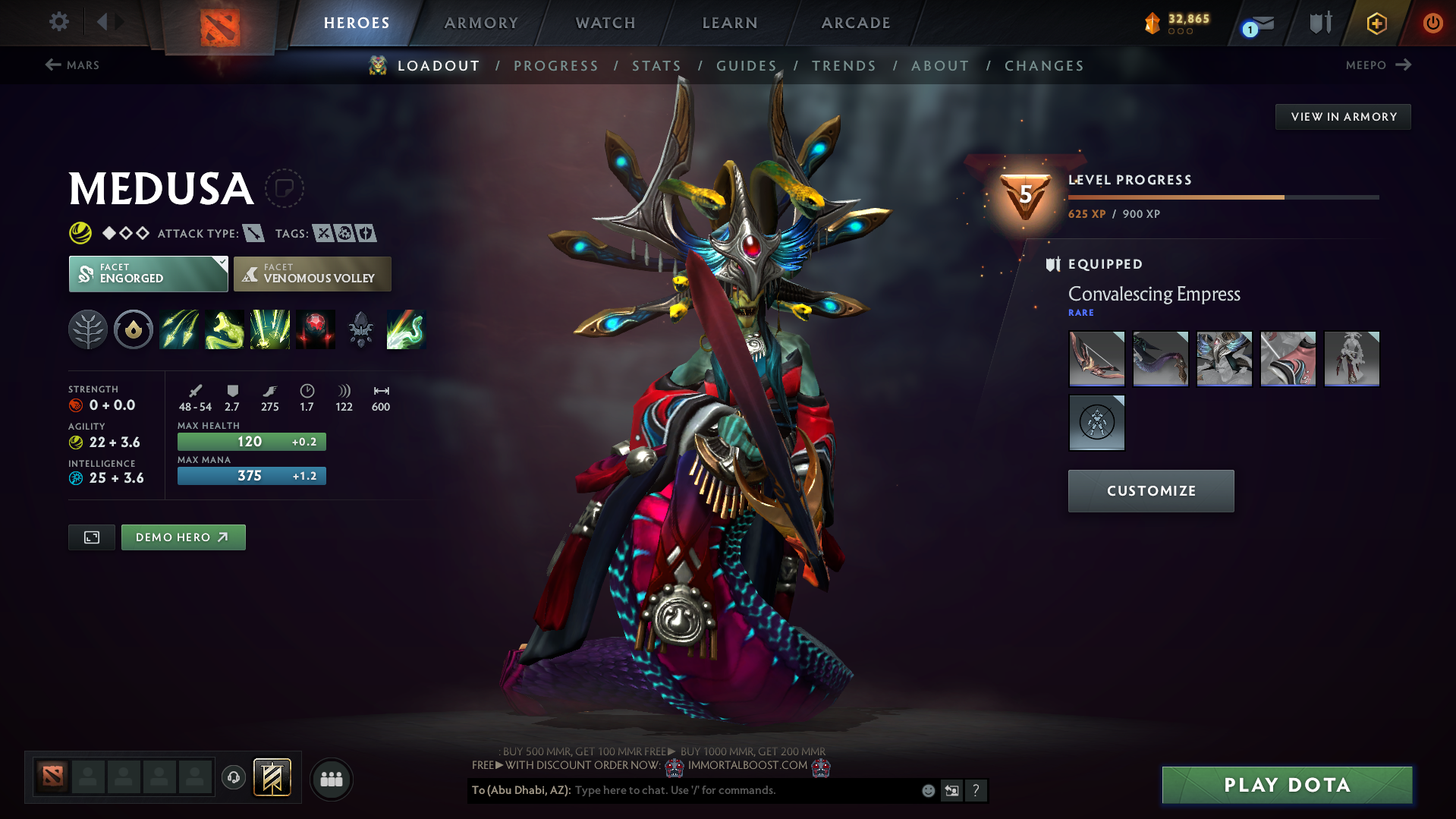
Task: Switch to the Venomous Volley facet
Action: tap(312, 273)
